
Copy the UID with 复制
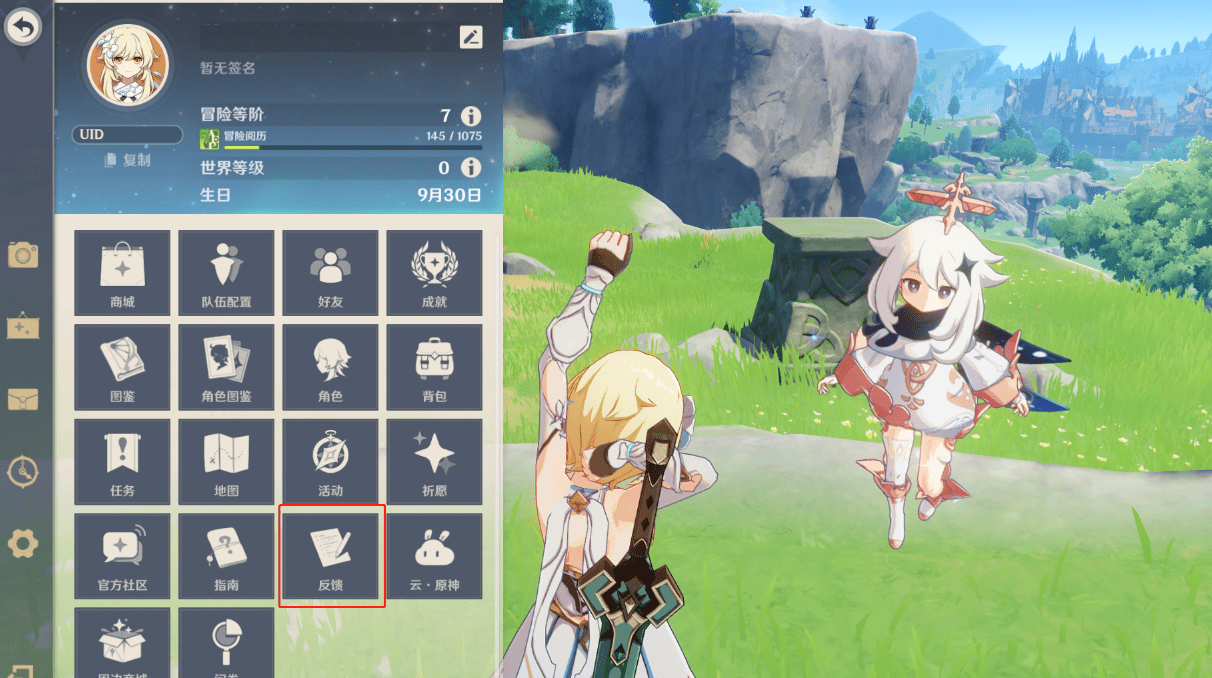(128, 160)
